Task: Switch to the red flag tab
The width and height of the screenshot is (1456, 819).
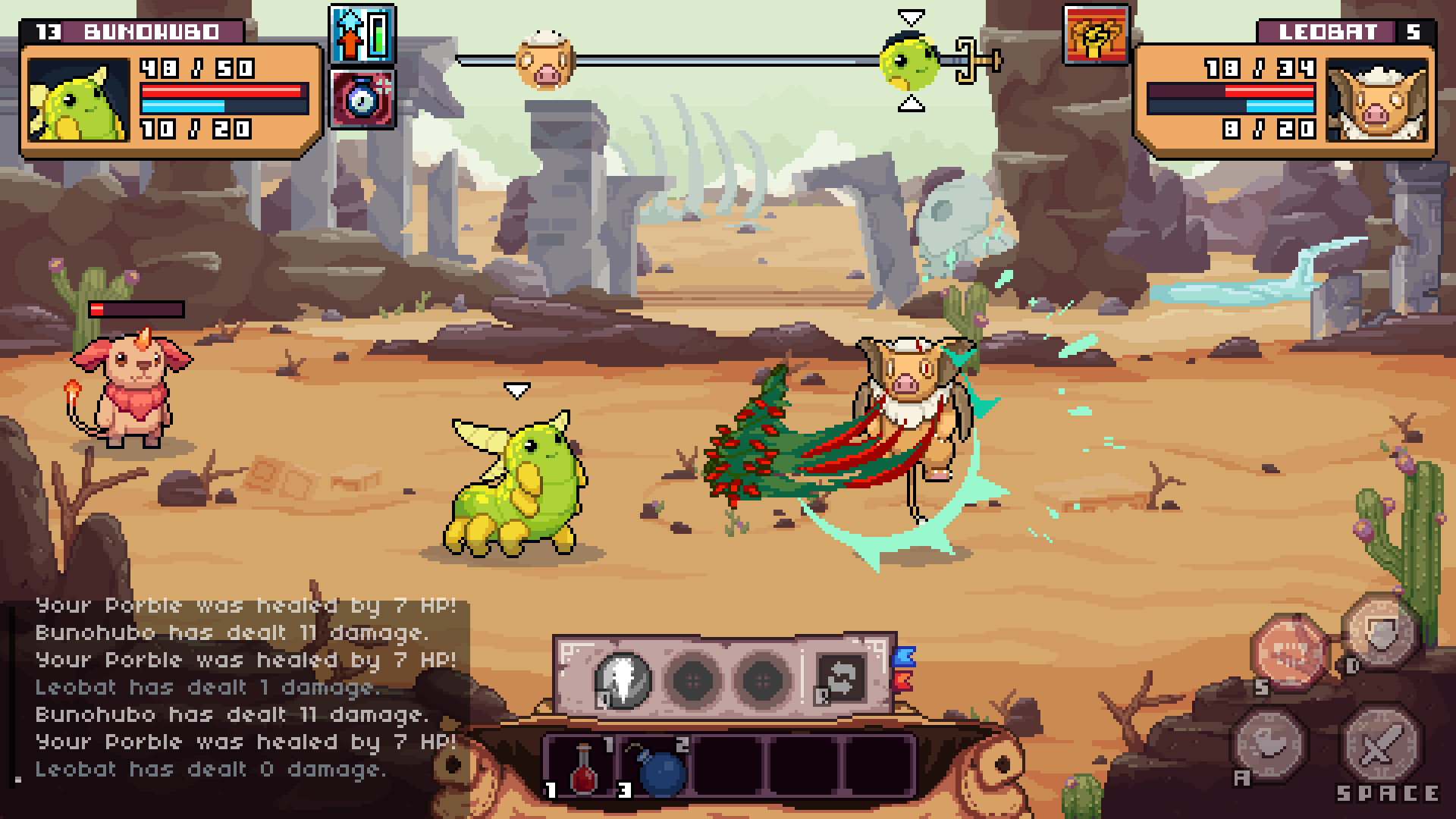Action: [x=902, y=680]
